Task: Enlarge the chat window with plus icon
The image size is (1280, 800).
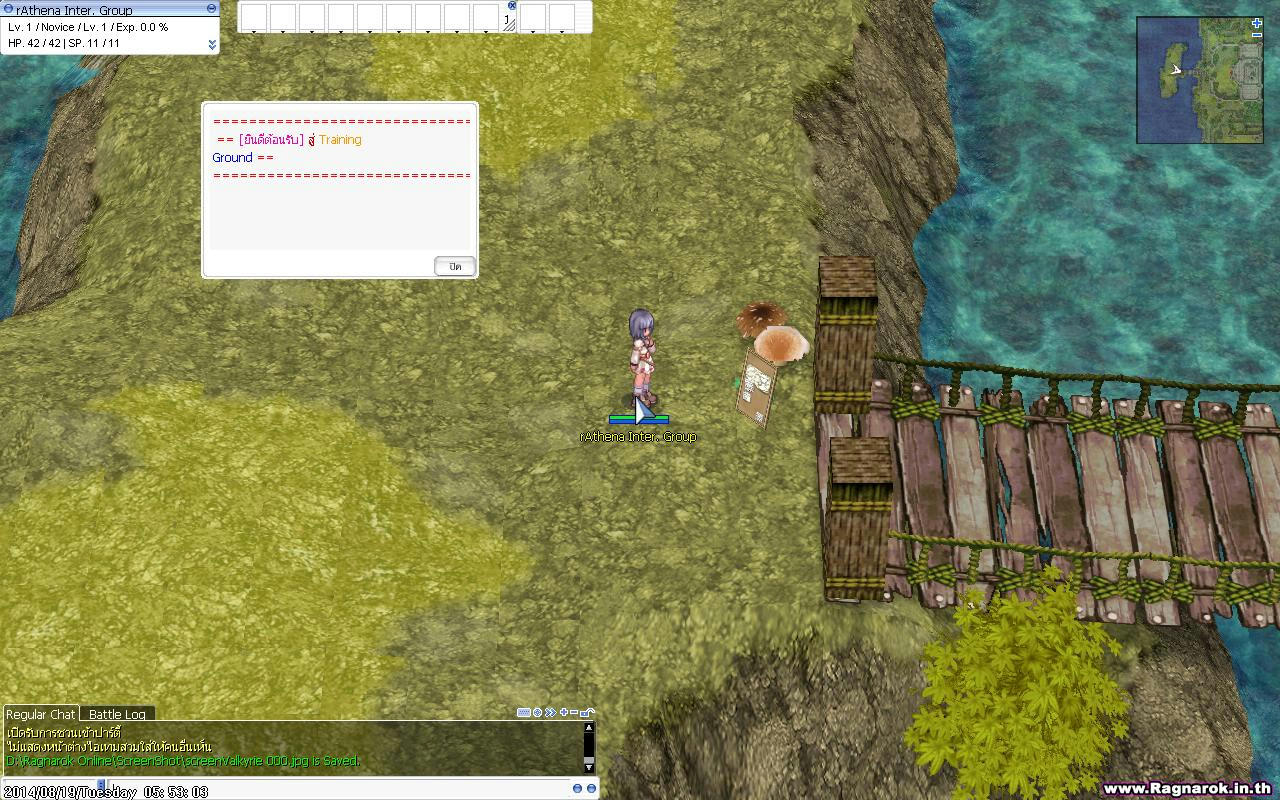Action: pos(564,713)
